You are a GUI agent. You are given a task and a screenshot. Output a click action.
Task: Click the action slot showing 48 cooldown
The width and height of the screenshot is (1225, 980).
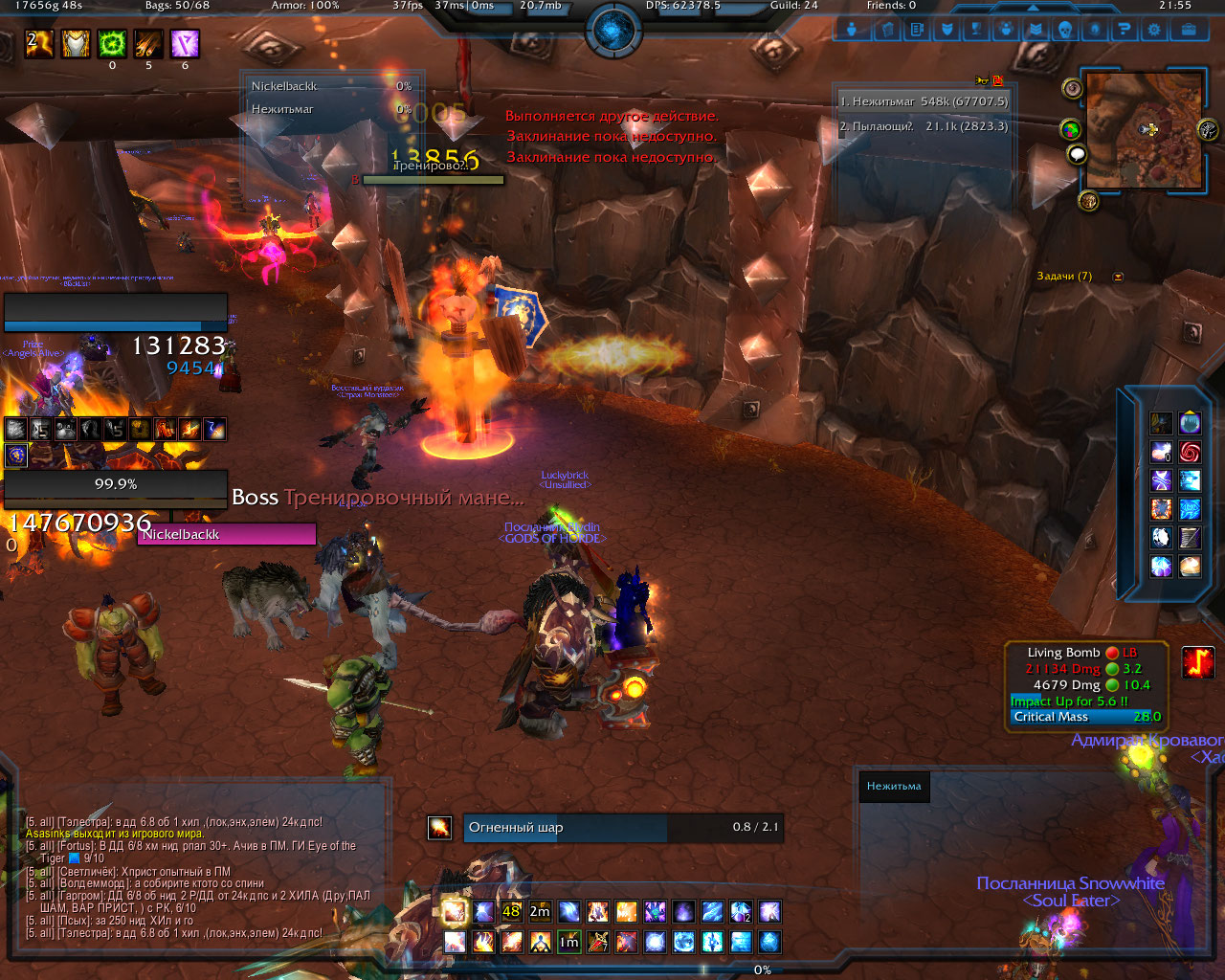(x=512, y=911)
